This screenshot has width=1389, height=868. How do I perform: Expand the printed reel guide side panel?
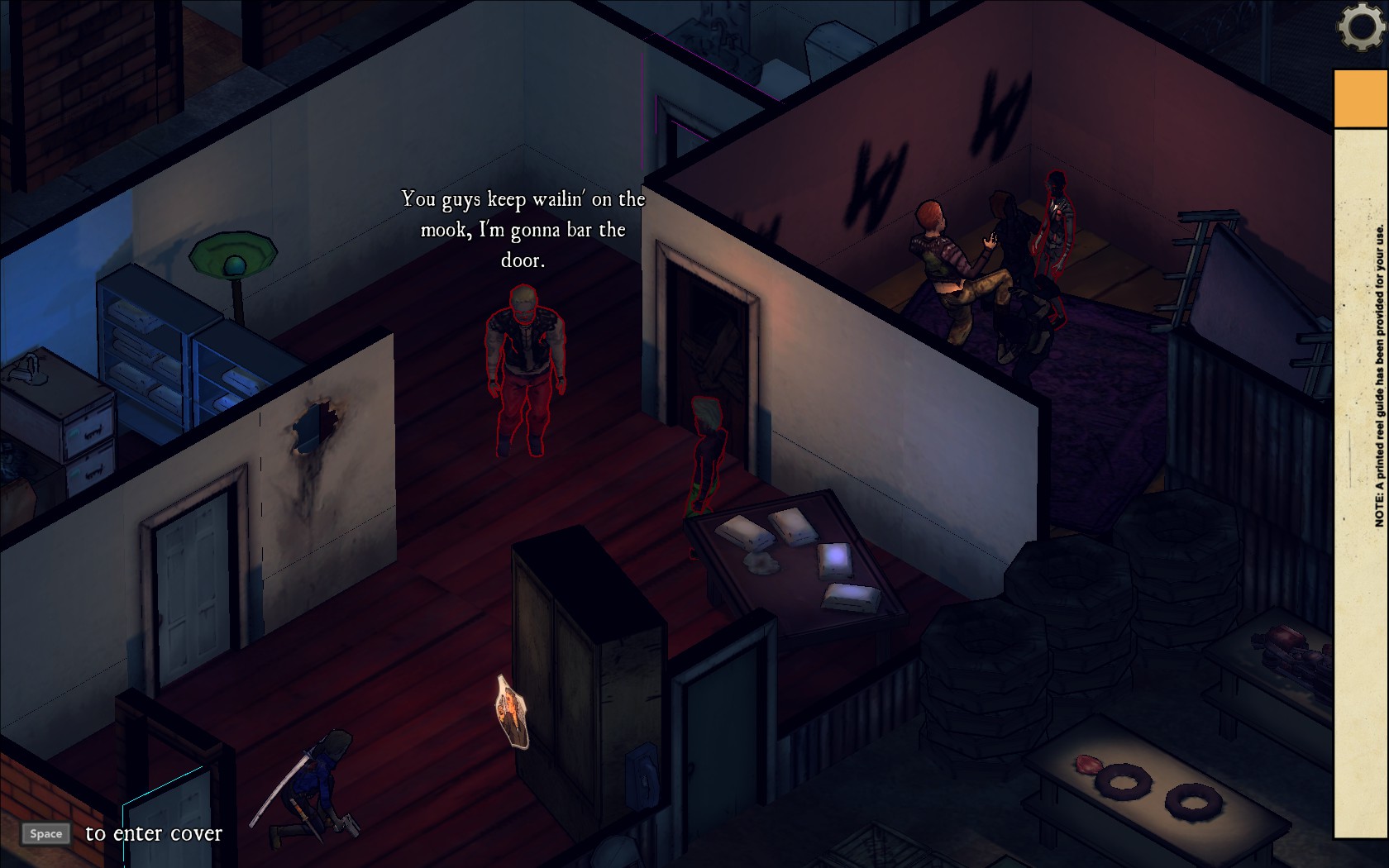pyautogui.click(x=1362, y=479)
